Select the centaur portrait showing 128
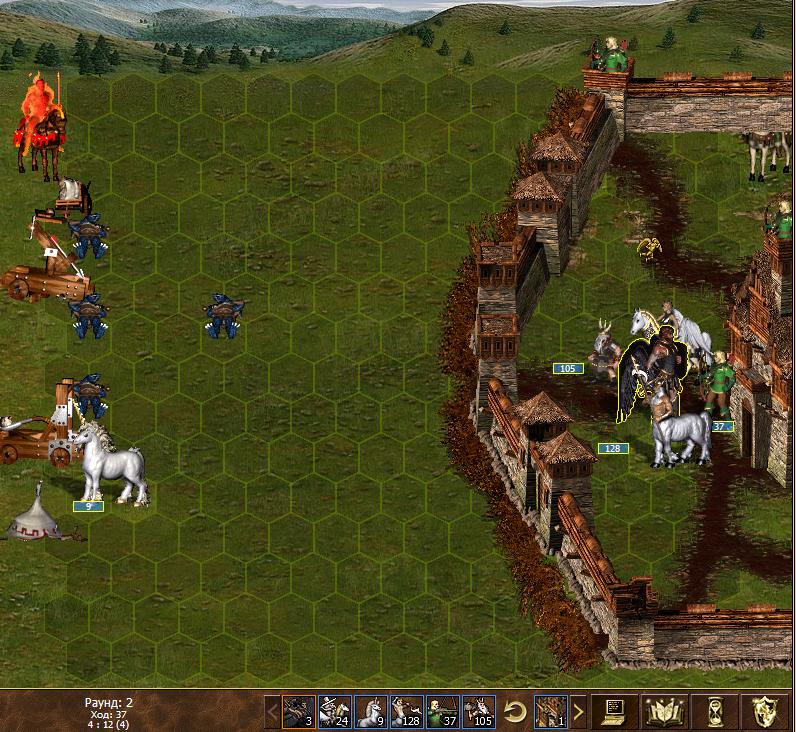Image resolution: width=796 pixels, height=732 pixels. [406, 712]
